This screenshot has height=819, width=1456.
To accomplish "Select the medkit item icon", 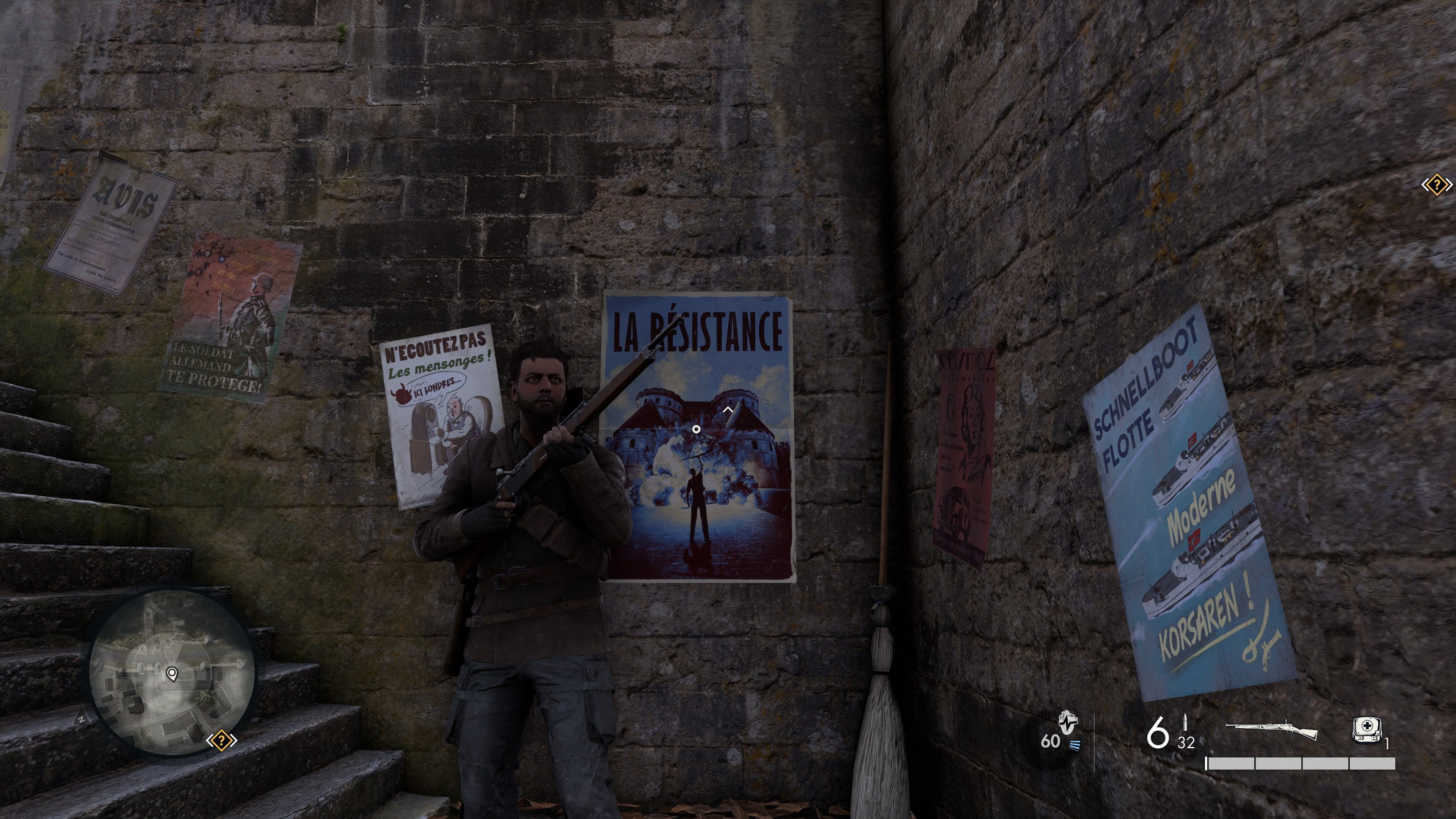I will point(1367,730).
